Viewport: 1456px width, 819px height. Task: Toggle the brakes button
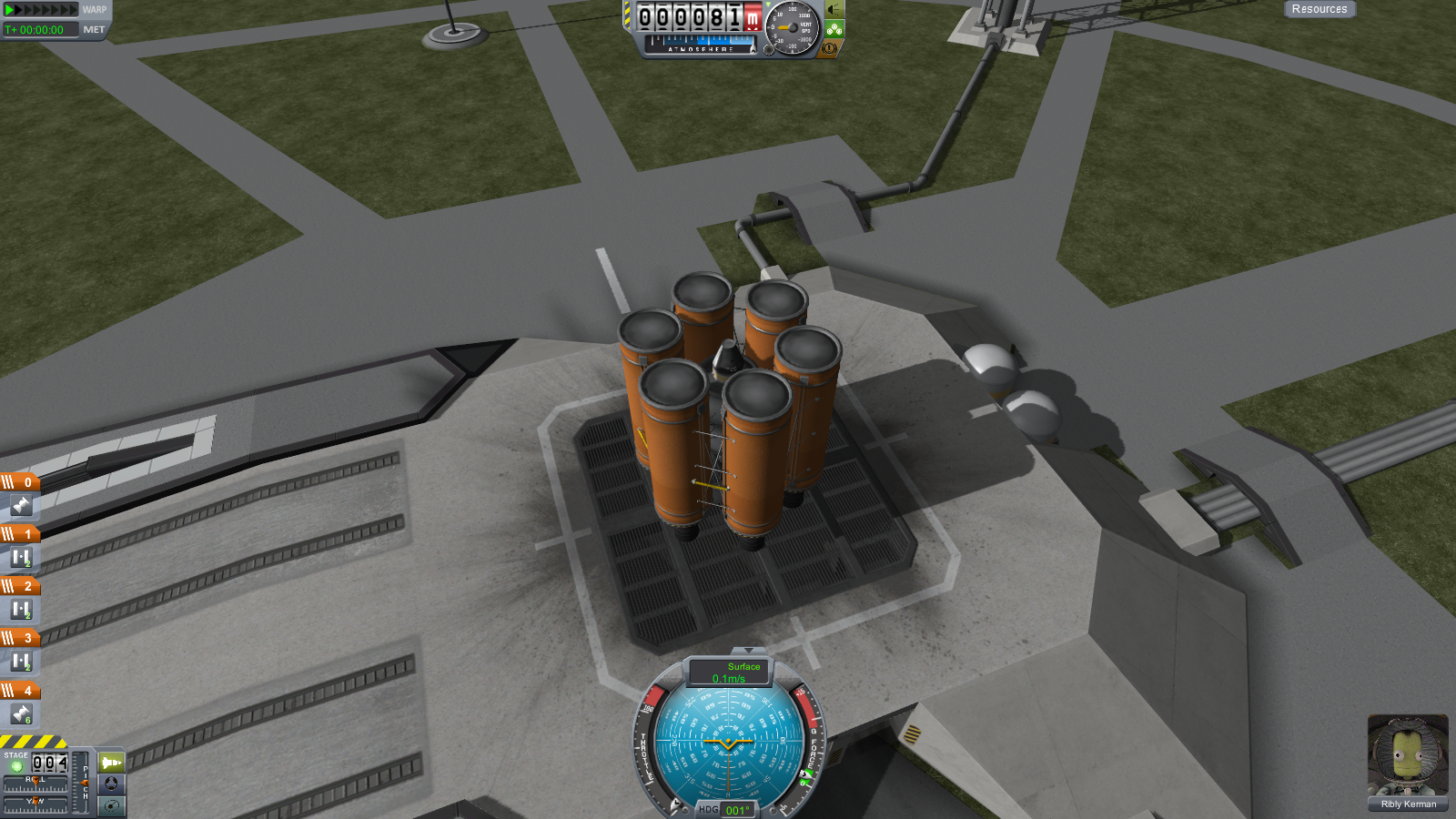click(830, 48)
